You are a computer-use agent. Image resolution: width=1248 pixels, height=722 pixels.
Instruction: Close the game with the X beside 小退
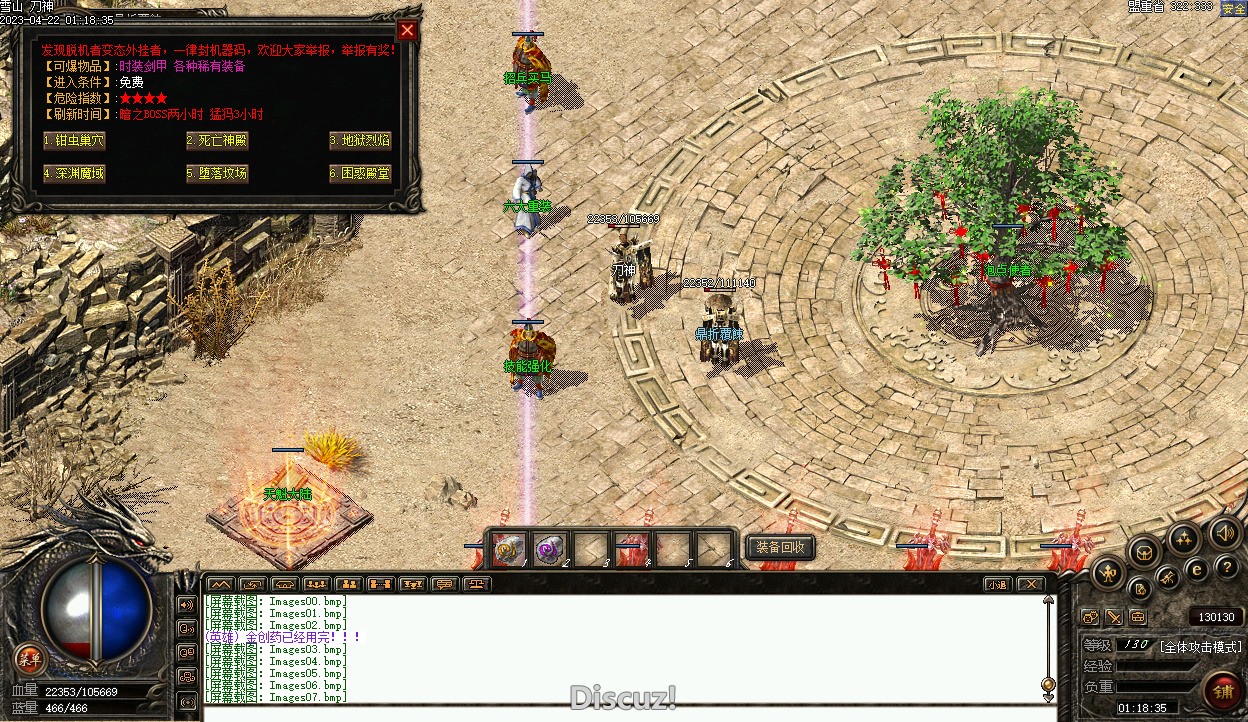1030,584
